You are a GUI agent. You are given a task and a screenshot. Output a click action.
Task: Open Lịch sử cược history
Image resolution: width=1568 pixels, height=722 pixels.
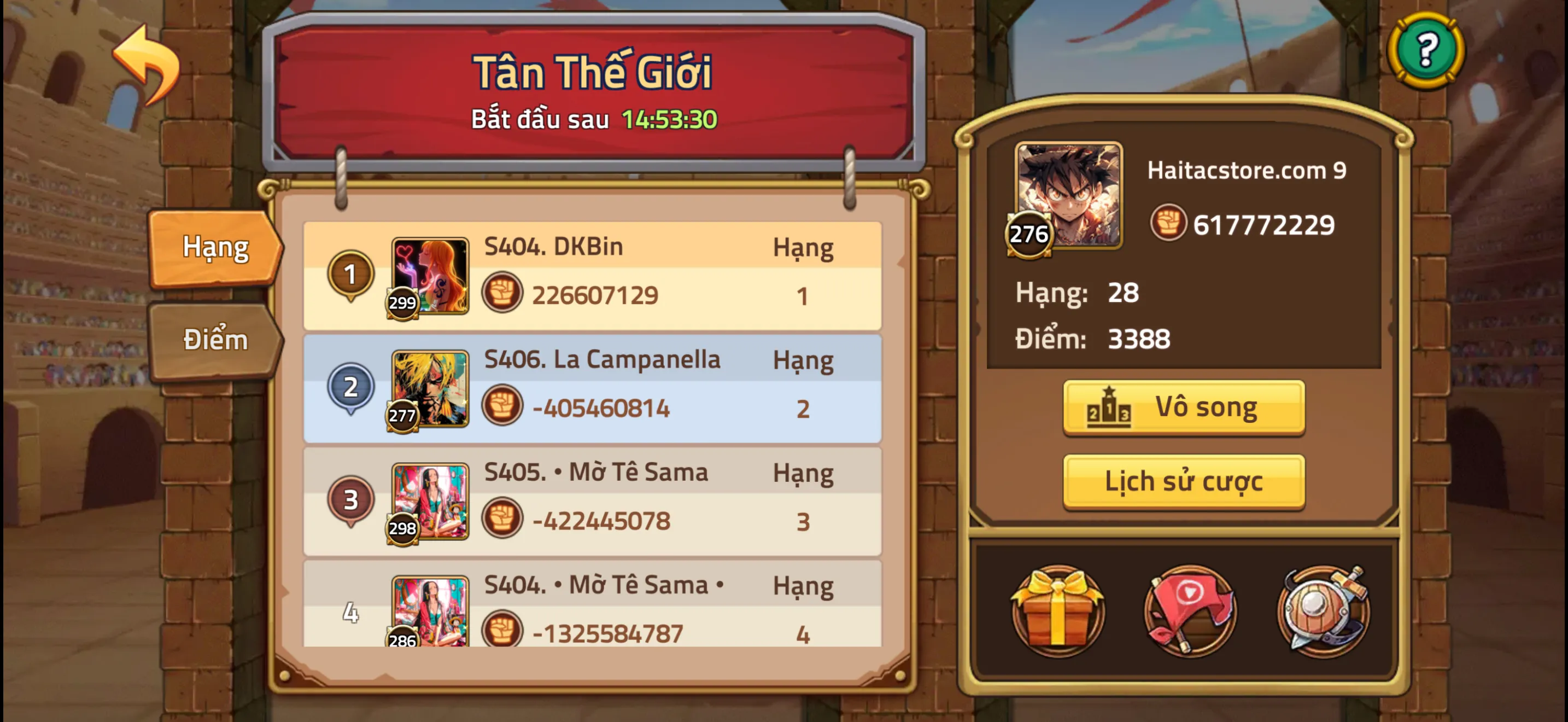[x=1183, y=481]
